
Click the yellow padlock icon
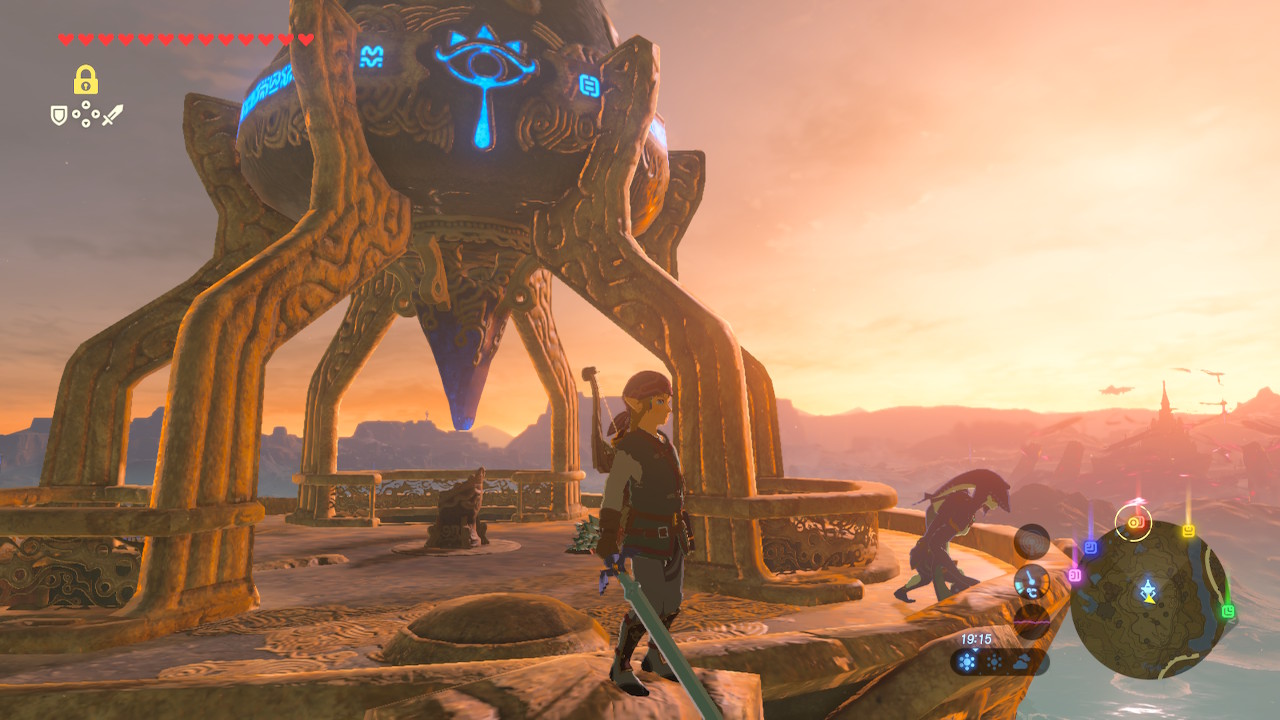pyautogui.click(x=85, y=80)
